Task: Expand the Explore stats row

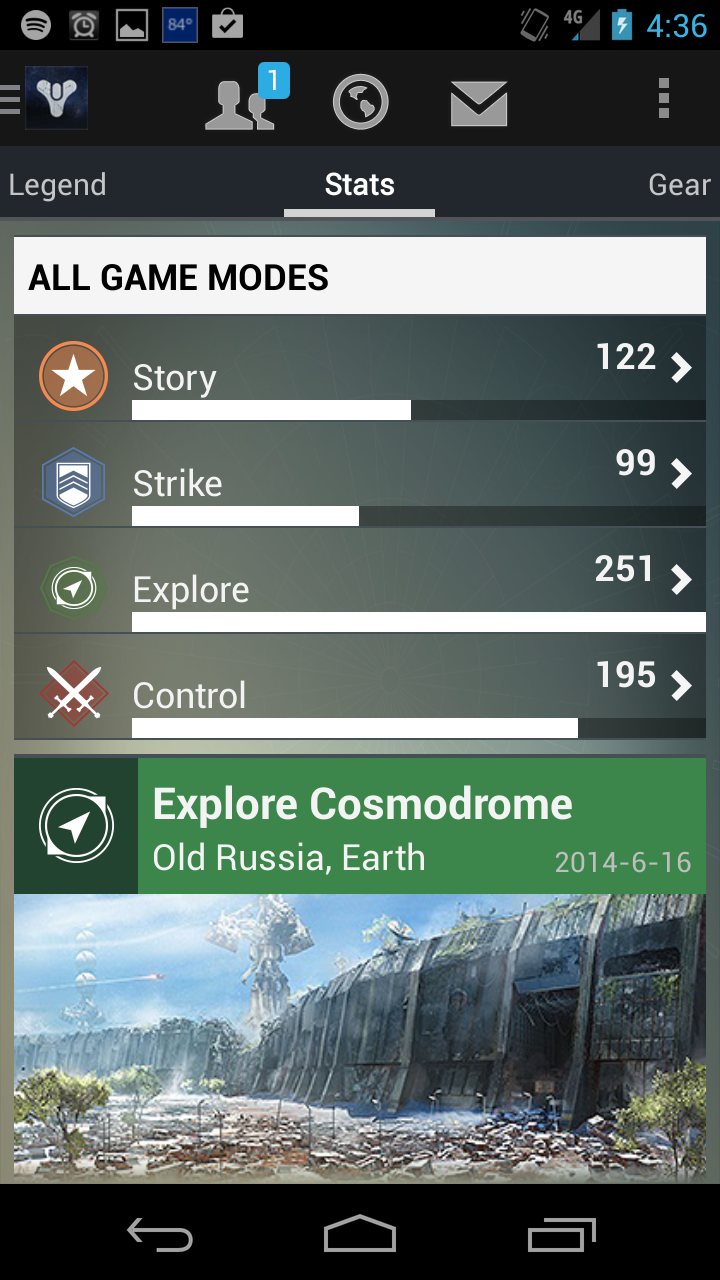Action: [x=360, y=582]
